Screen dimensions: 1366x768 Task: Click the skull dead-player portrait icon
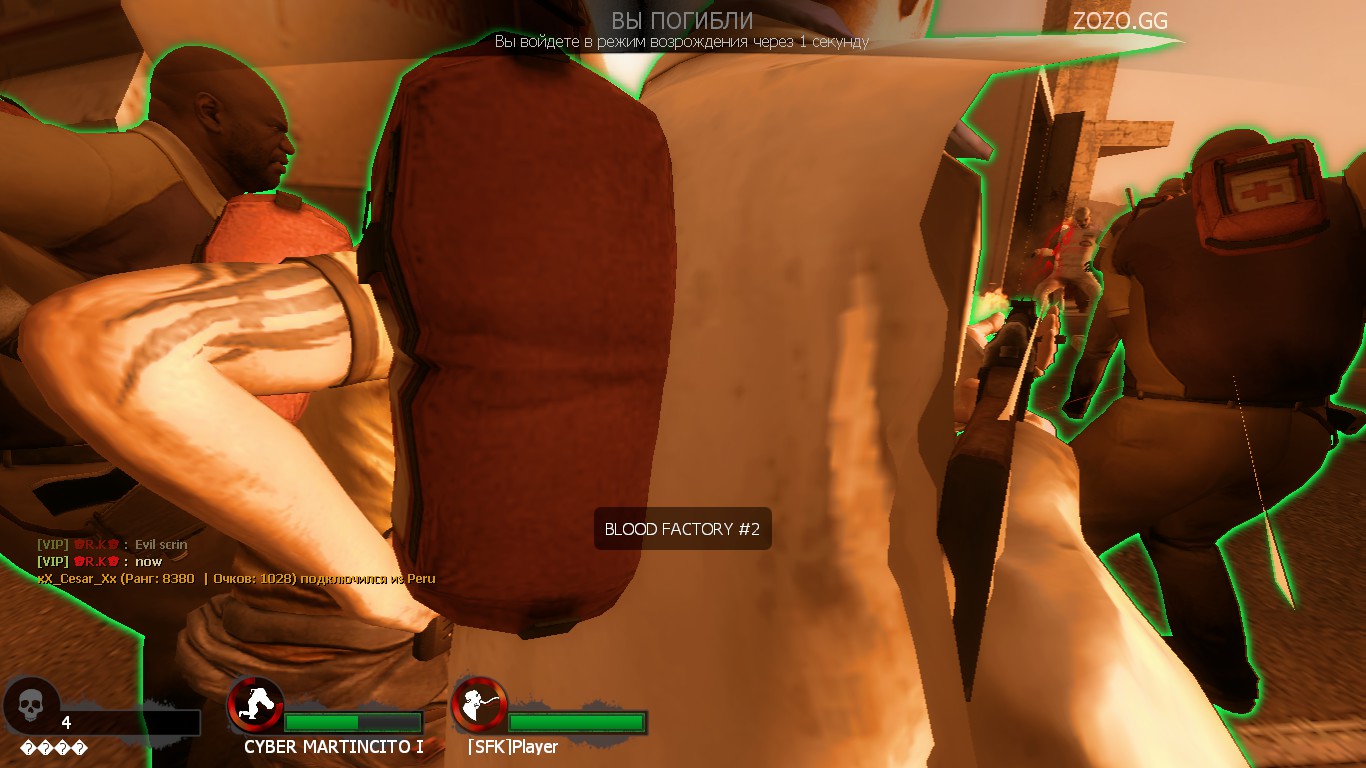pos(31,704)
